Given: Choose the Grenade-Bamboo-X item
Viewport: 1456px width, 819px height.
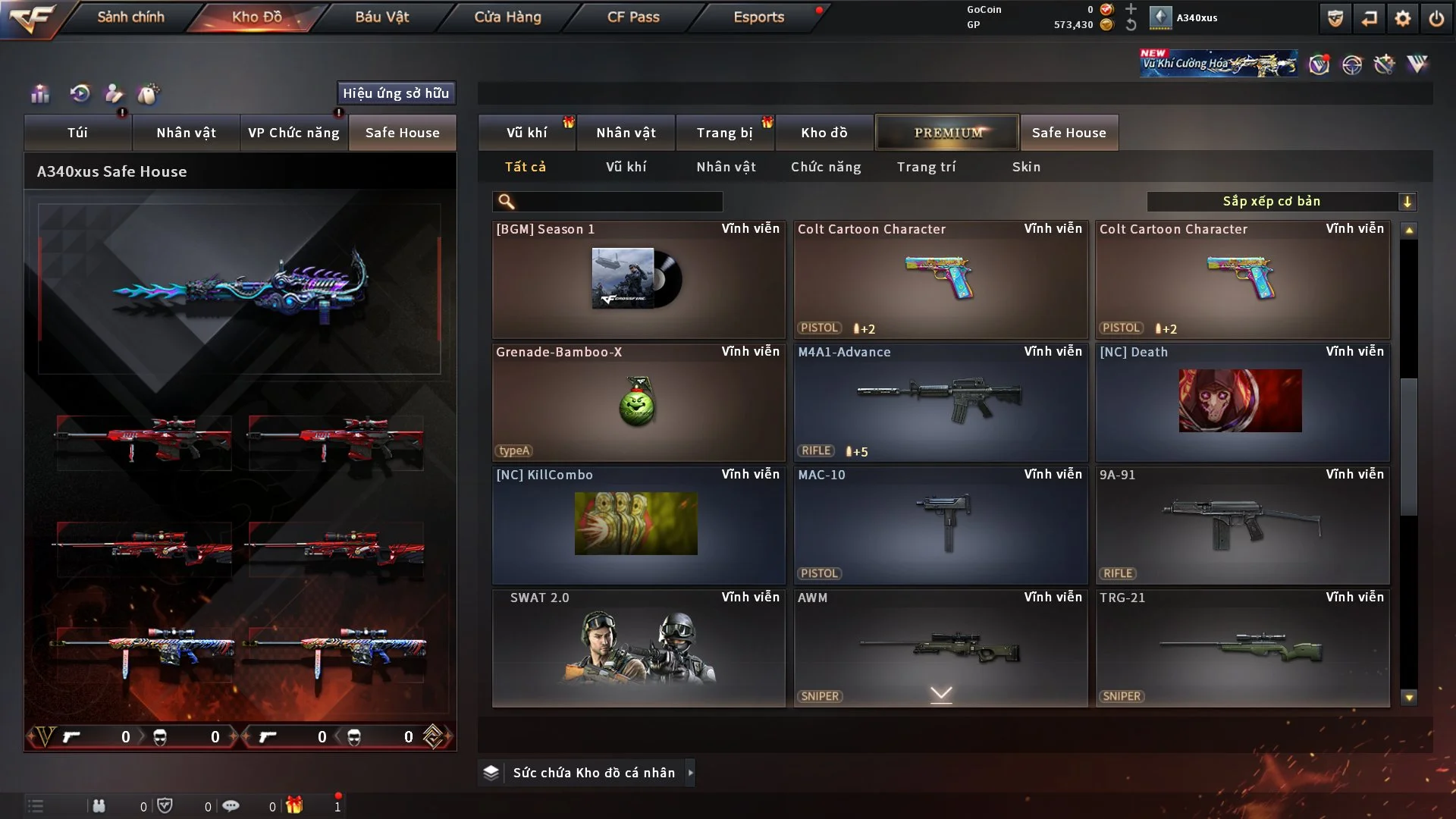Looking at the screenshot, I should coord(638,403).
